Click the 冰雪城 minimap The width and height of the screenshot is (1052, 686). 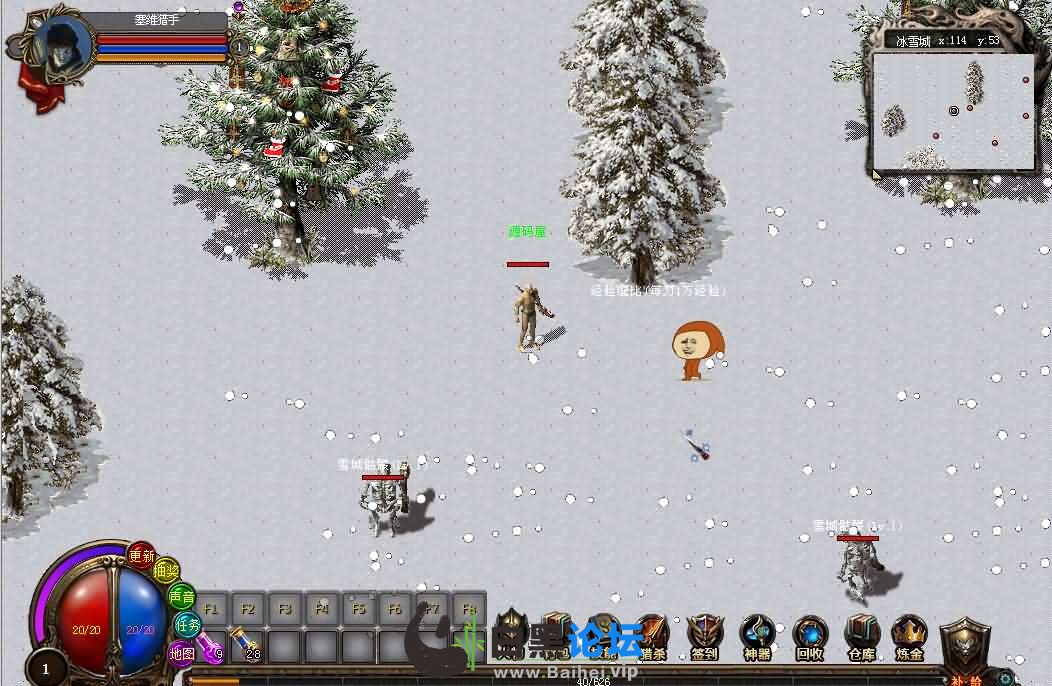tap(953, 110)
